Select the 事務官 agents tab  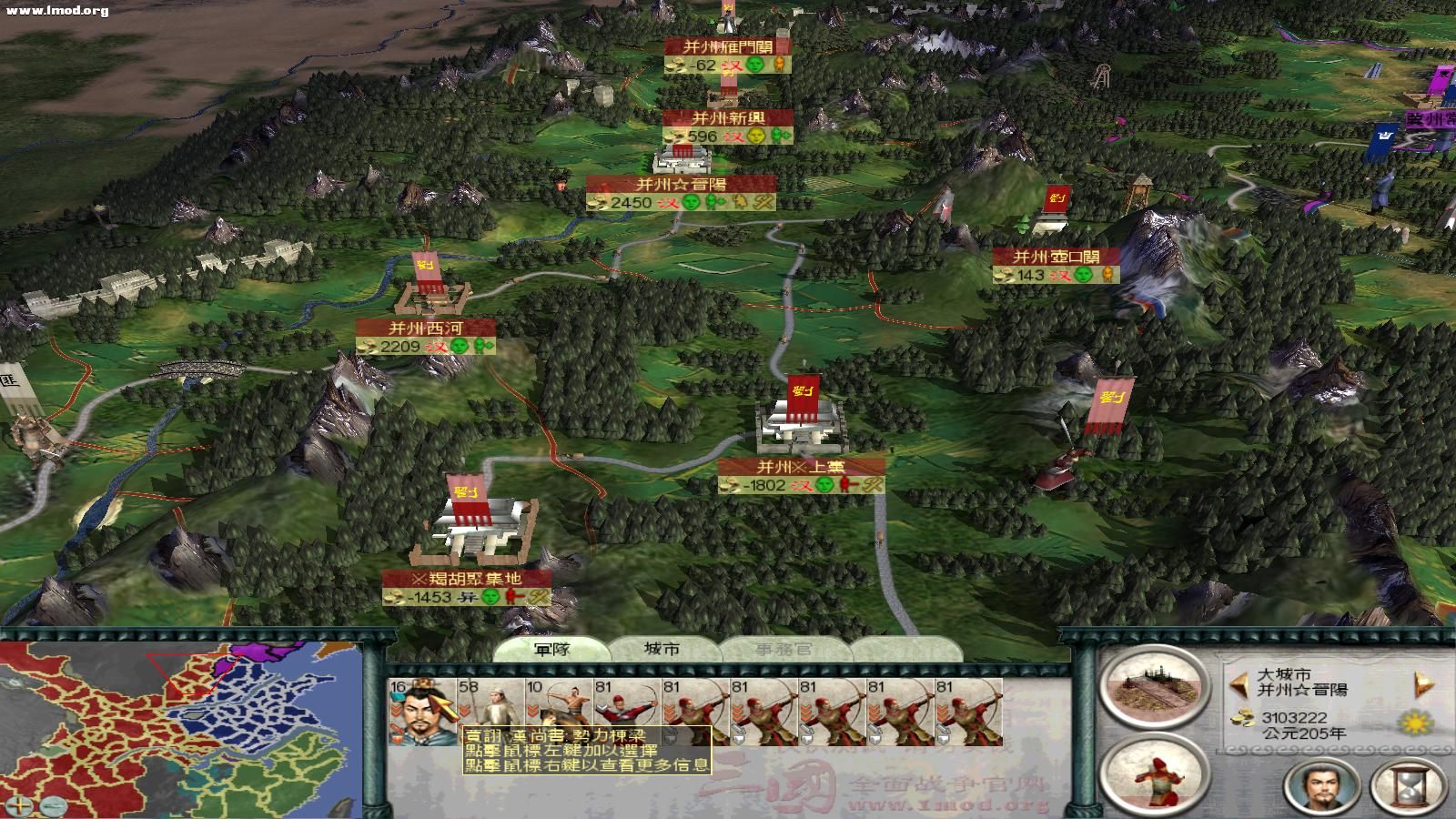click(x=784, y=650)
